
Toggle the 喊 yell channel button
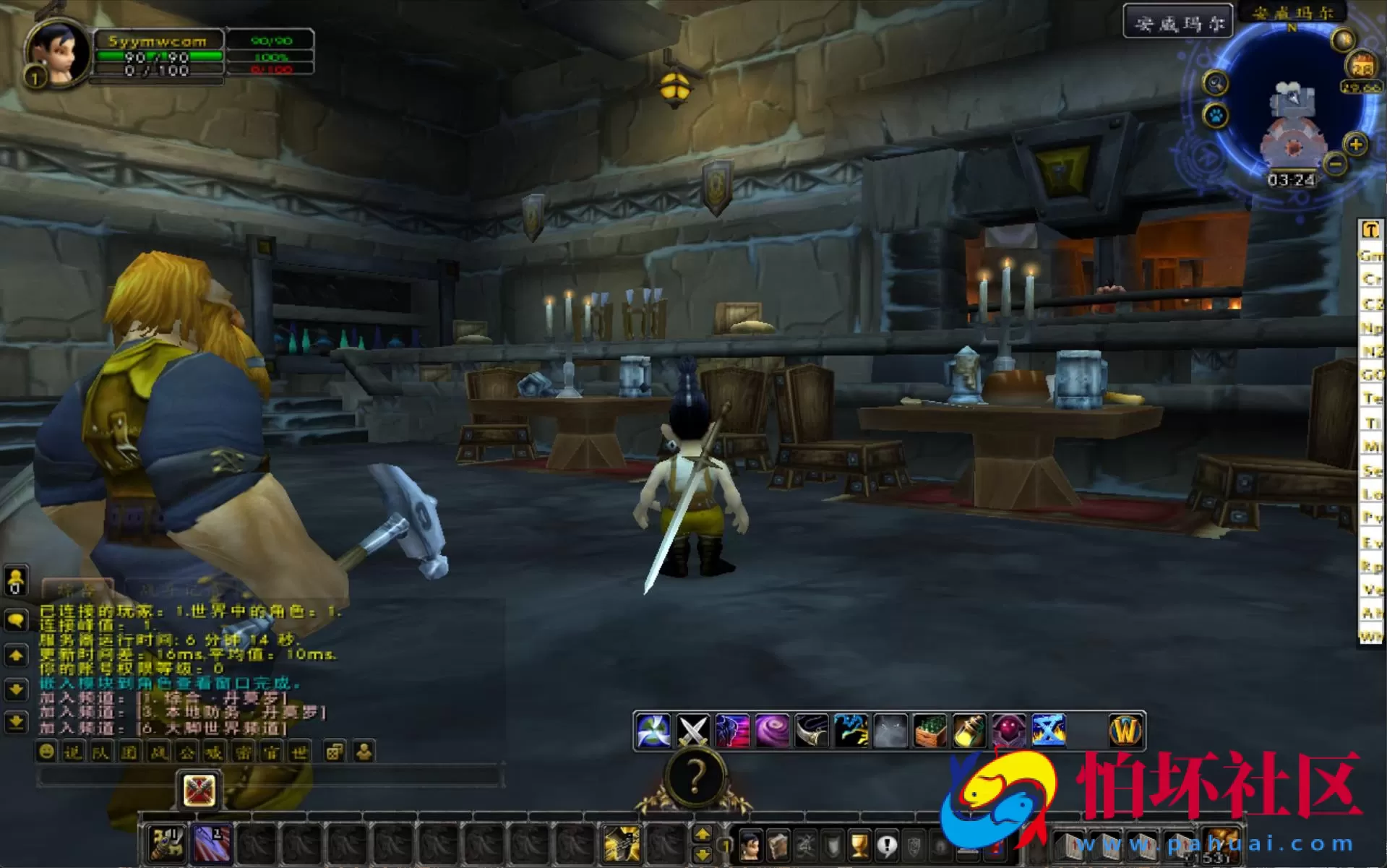[212, 752]
